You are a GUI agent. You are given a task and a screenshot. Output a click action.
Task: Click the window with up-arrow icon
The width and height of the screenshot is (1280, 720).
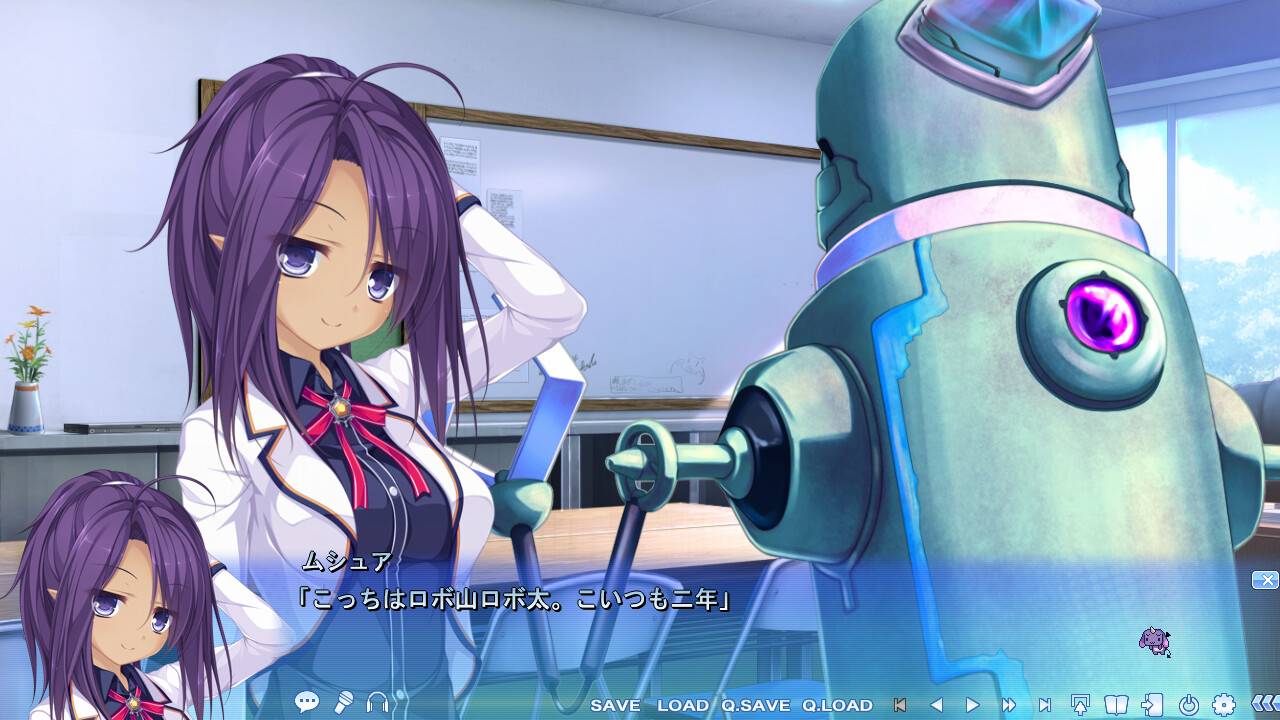(x=1080, y=705)
